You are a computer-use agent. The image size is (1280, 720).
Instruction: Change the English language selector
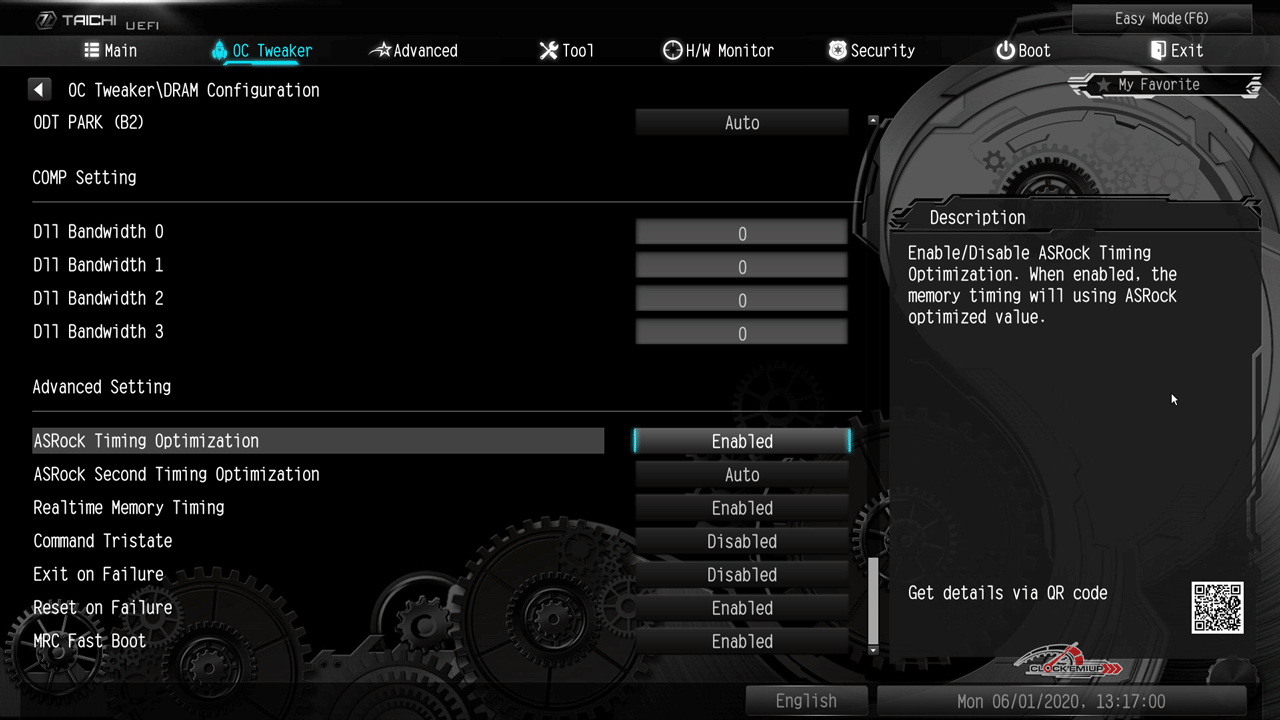[x=806, y=701]
